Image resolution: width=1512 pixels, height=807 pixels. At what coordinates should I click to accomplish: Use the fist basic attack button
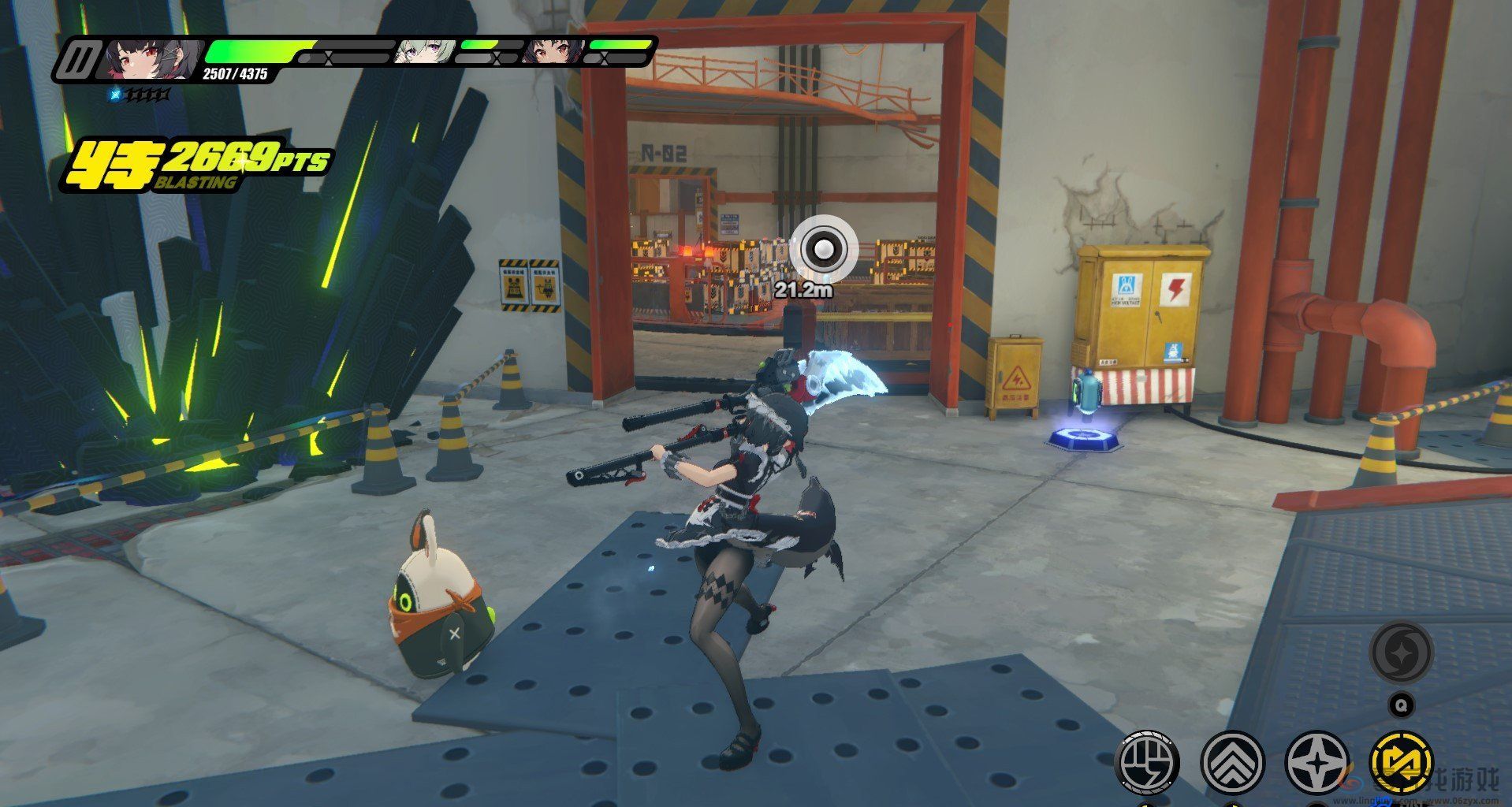click(x=1148, y=762)
